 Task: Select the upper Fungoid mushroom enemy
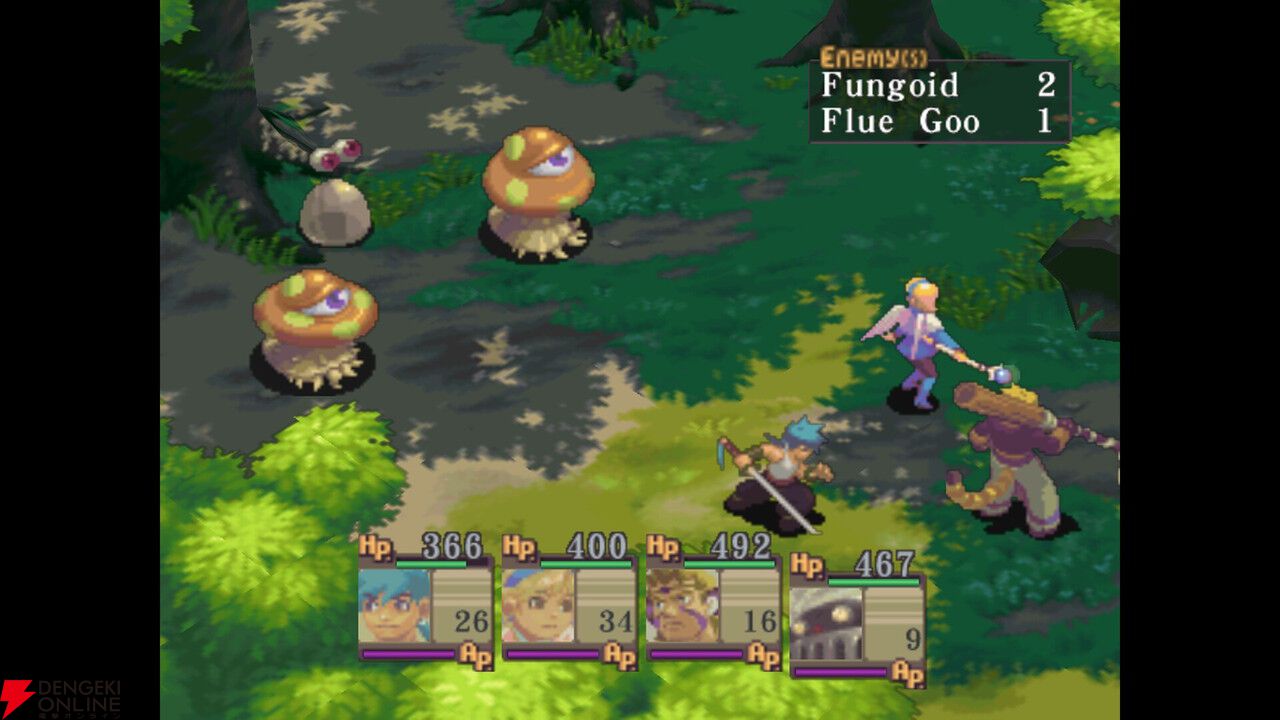pyautogui.click(x=540, y=190)
